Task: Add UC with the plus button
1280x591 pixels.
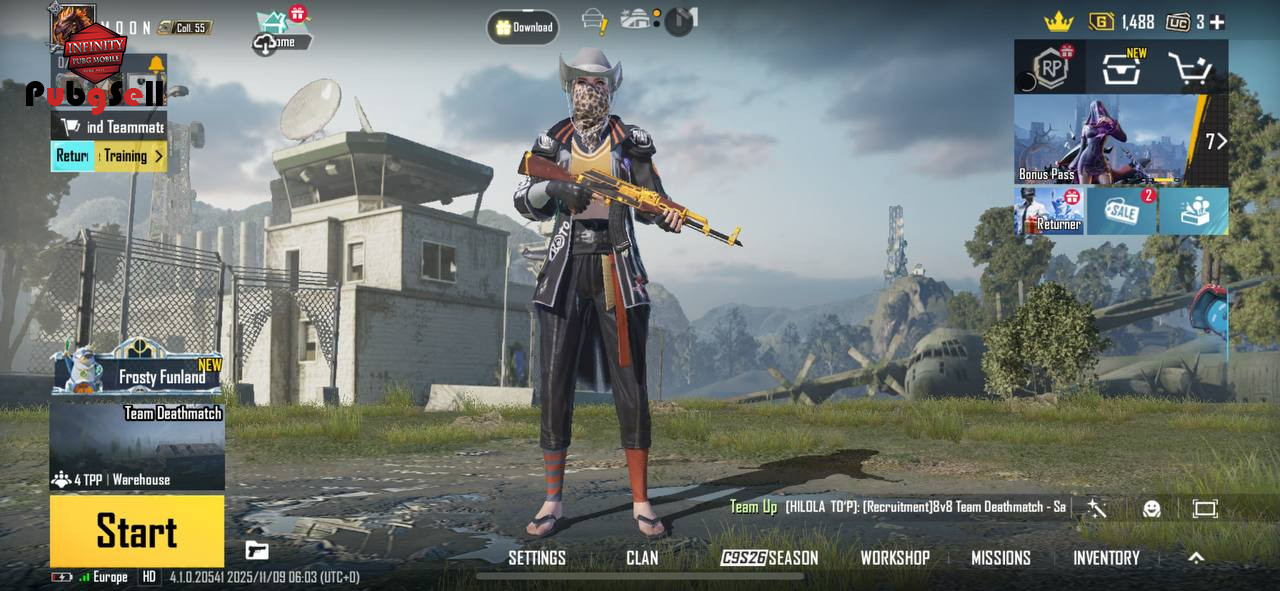Action: pyautogui.click(x=1216, y=22)
